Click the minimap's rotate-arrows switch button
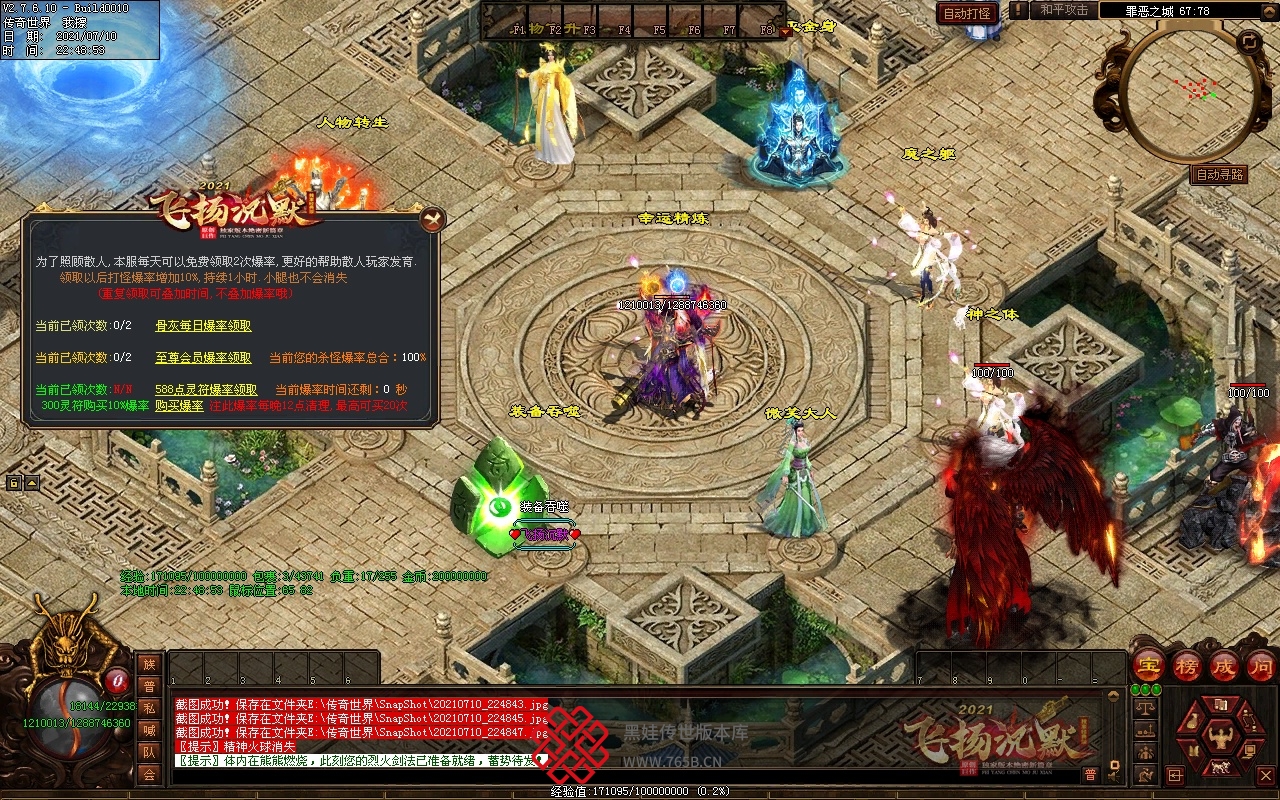 click(x=1249, y=42)
